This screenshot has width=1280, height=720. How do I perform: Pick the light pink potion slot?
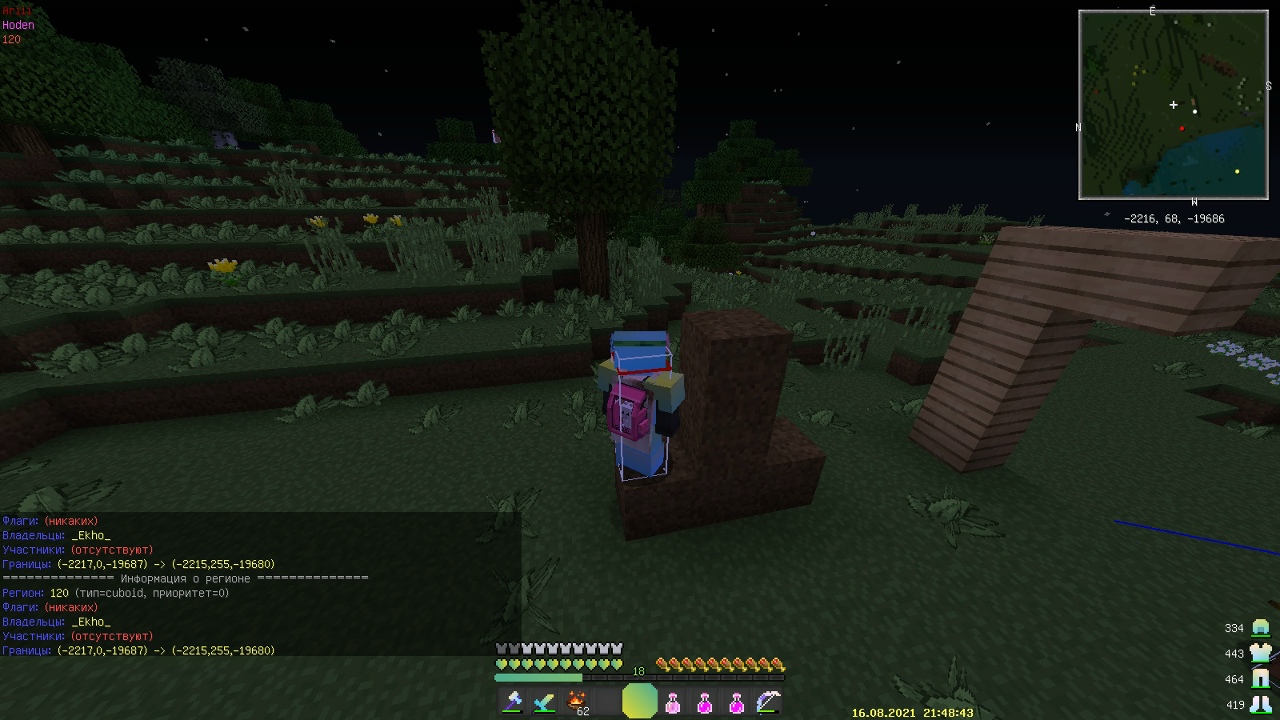(673, 703)
